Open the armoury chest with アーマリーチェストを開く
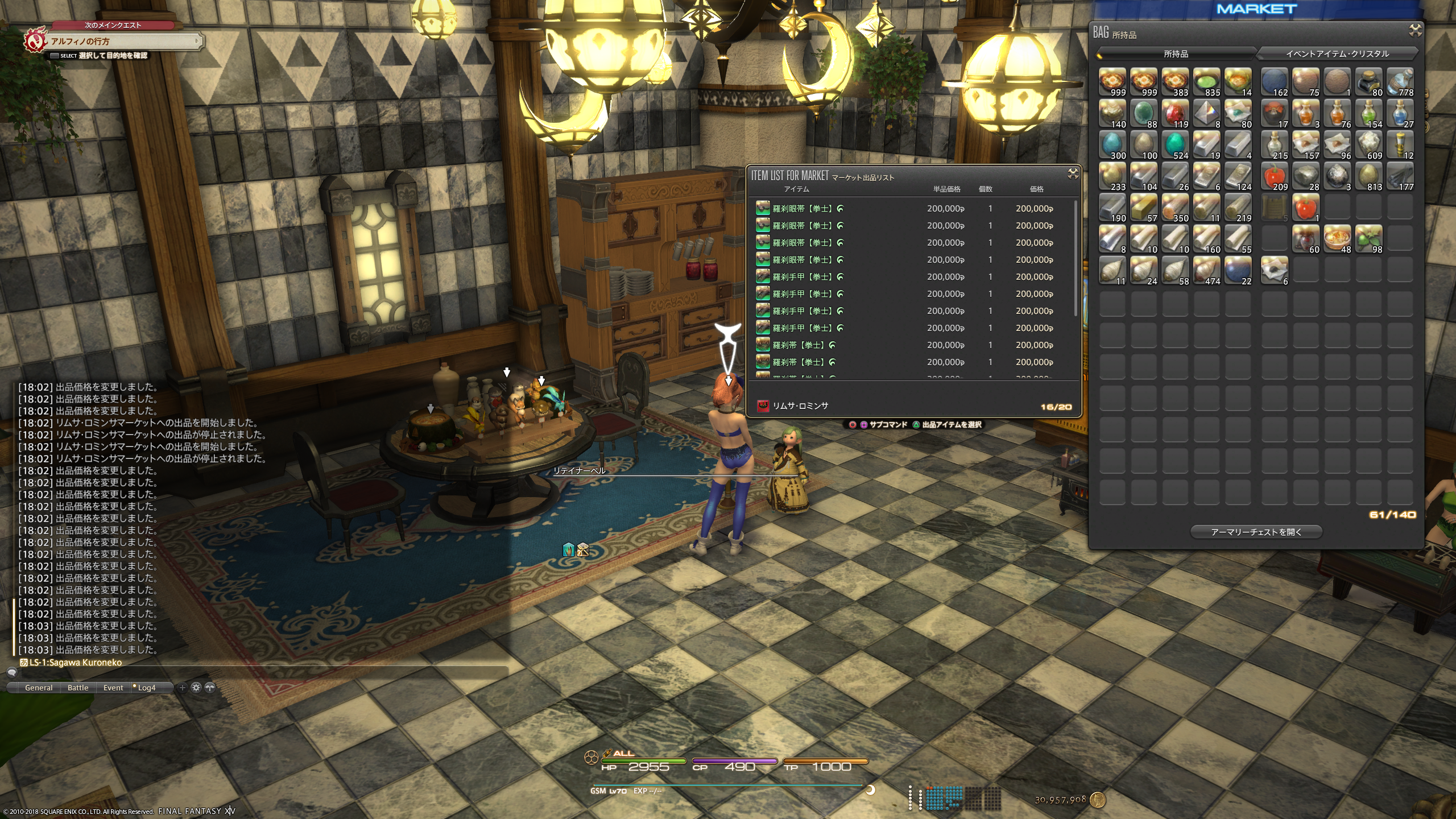The image size is (1456, 819). click(1256, 532)
